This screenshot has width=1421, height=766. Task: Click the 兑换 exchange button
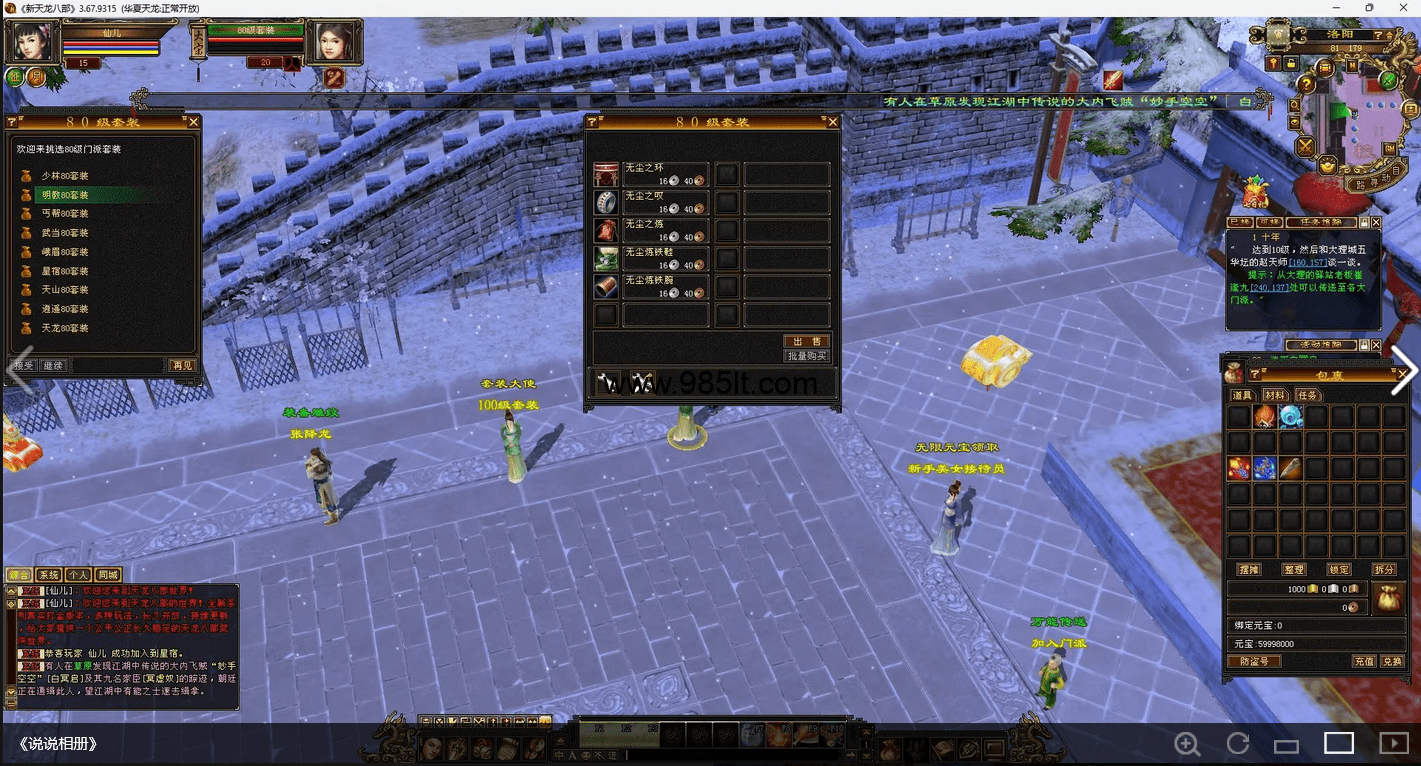coord(1392,661)
